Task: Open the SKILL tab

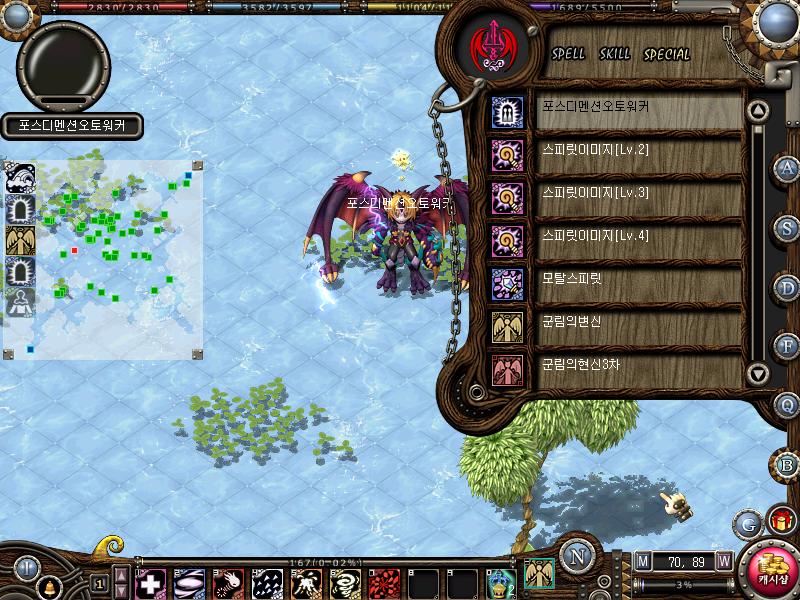Action: tap(614, 54)
